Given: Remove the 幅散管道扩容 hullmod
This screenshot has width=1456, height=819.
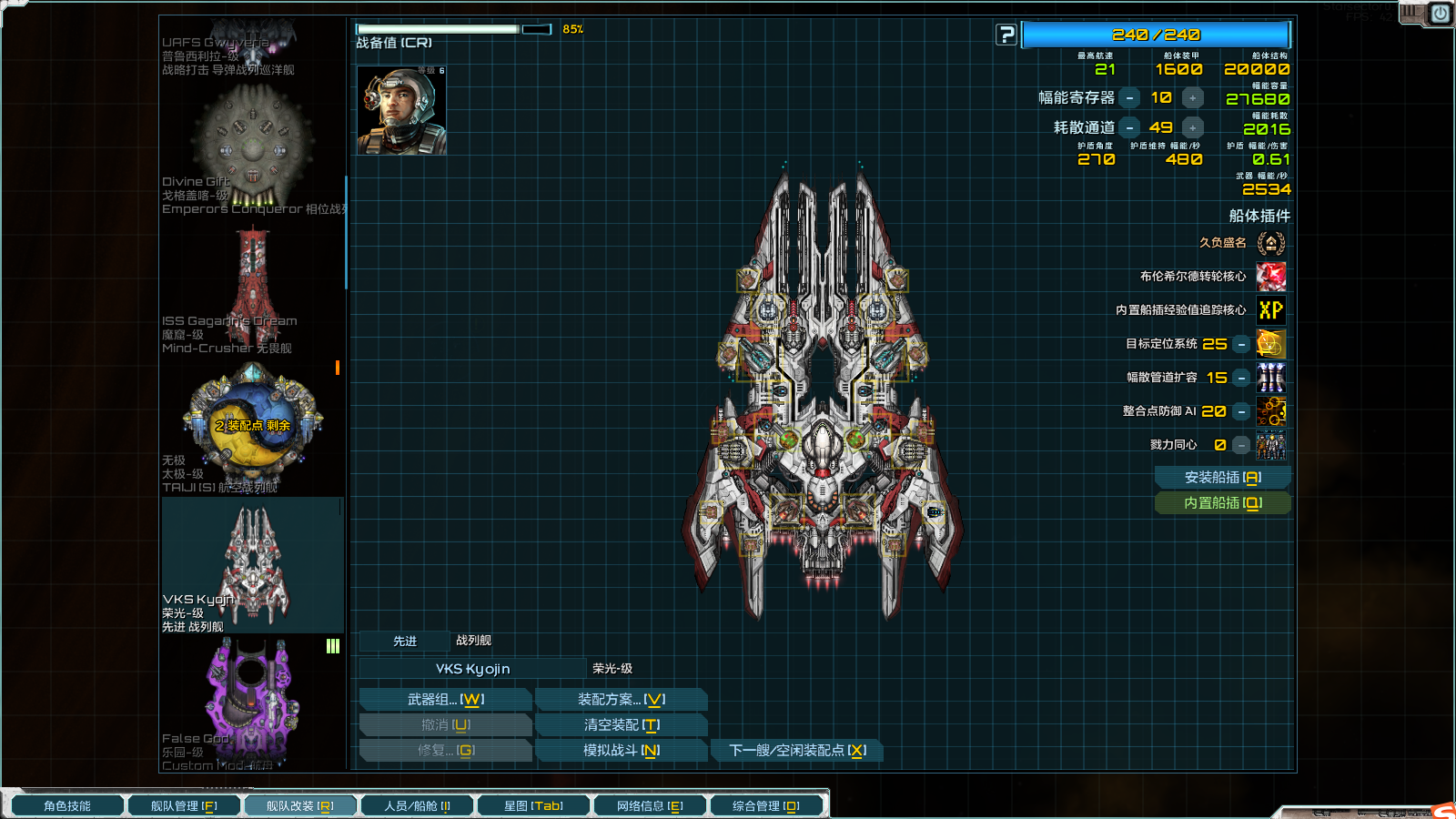Looking at the screenshot, I should tap(1241, 379).
